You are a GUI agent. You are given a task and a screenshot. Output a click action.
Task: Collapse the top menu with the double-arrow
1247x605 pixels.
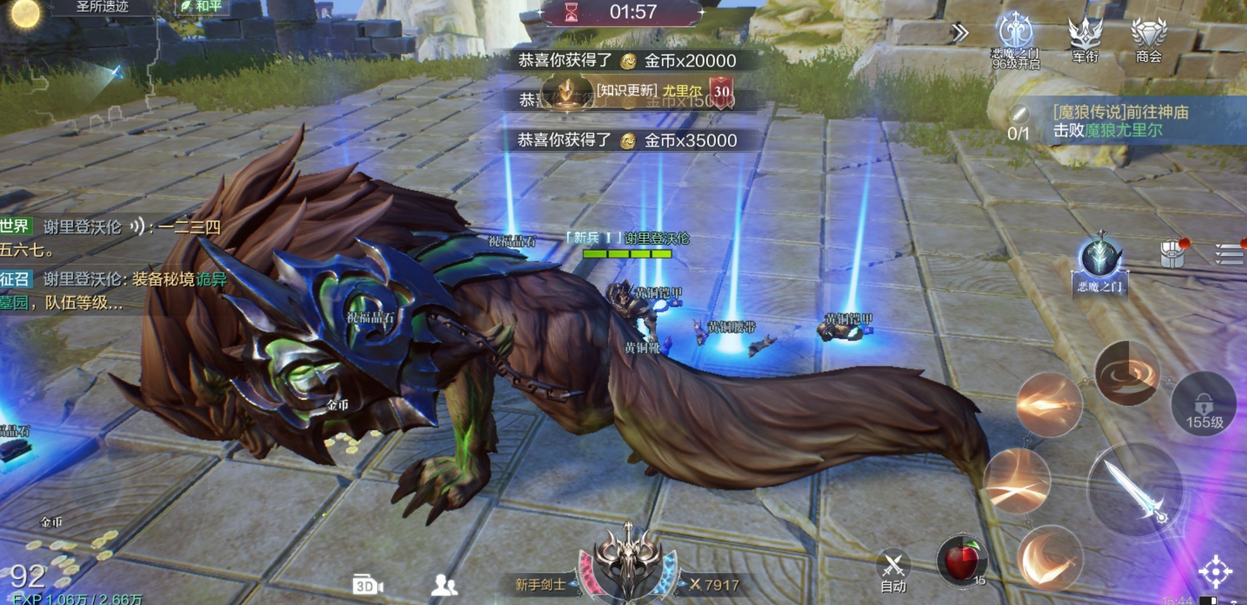tap(959, 32)
